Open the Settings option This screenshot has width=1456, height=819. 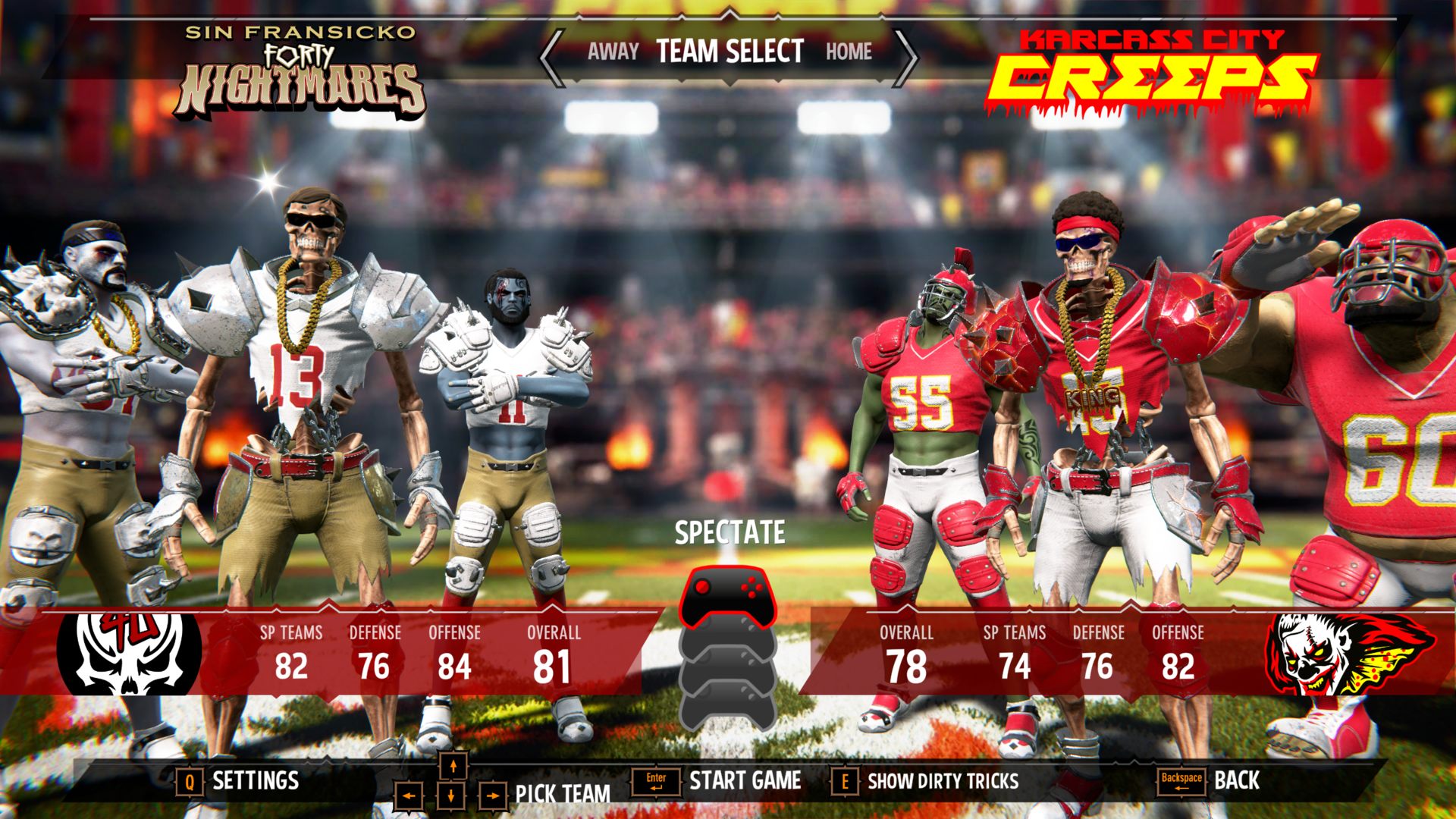255,780
